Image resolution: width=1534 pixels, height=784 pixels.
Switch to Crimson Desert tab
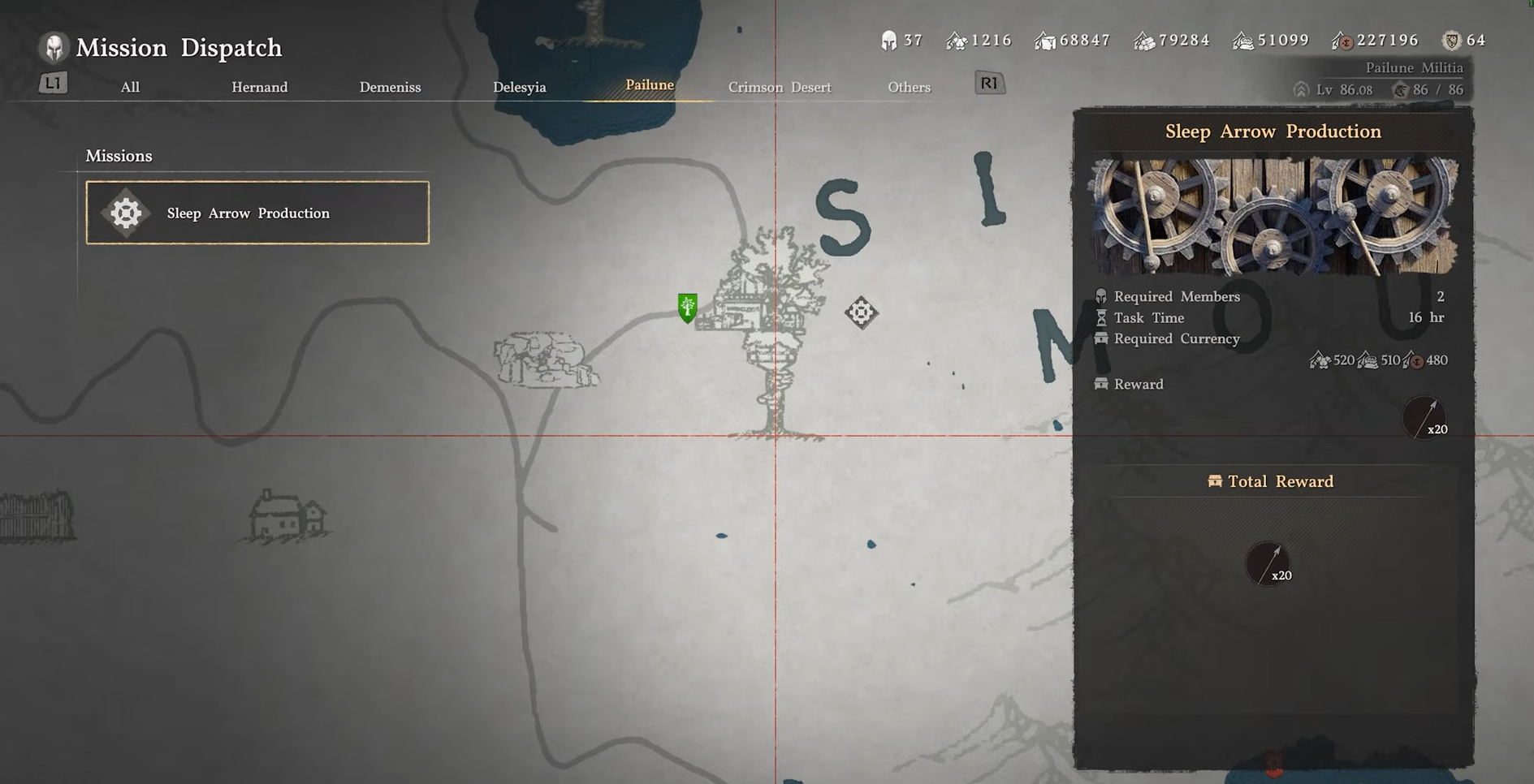[779, 87]
